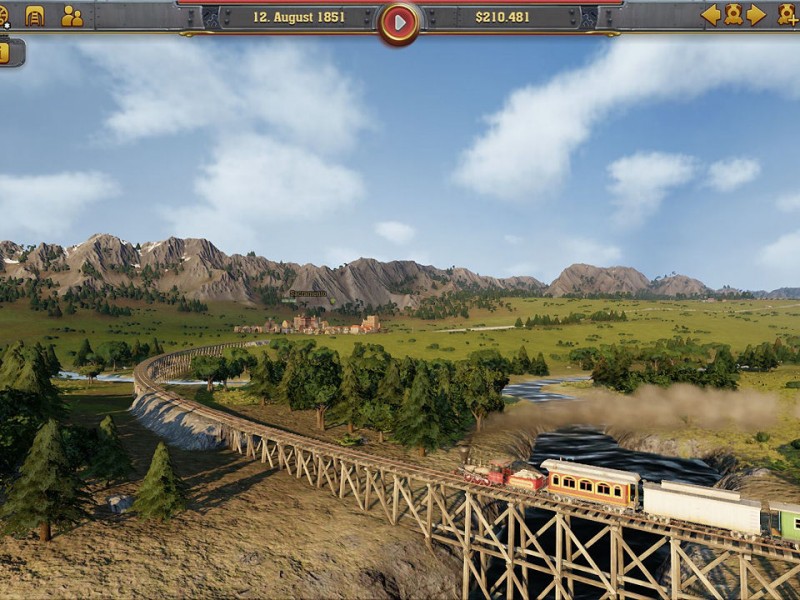Open the tunnel-shaped track menu icon
Viewport: 800px width, 600px height.
(35, 15)
